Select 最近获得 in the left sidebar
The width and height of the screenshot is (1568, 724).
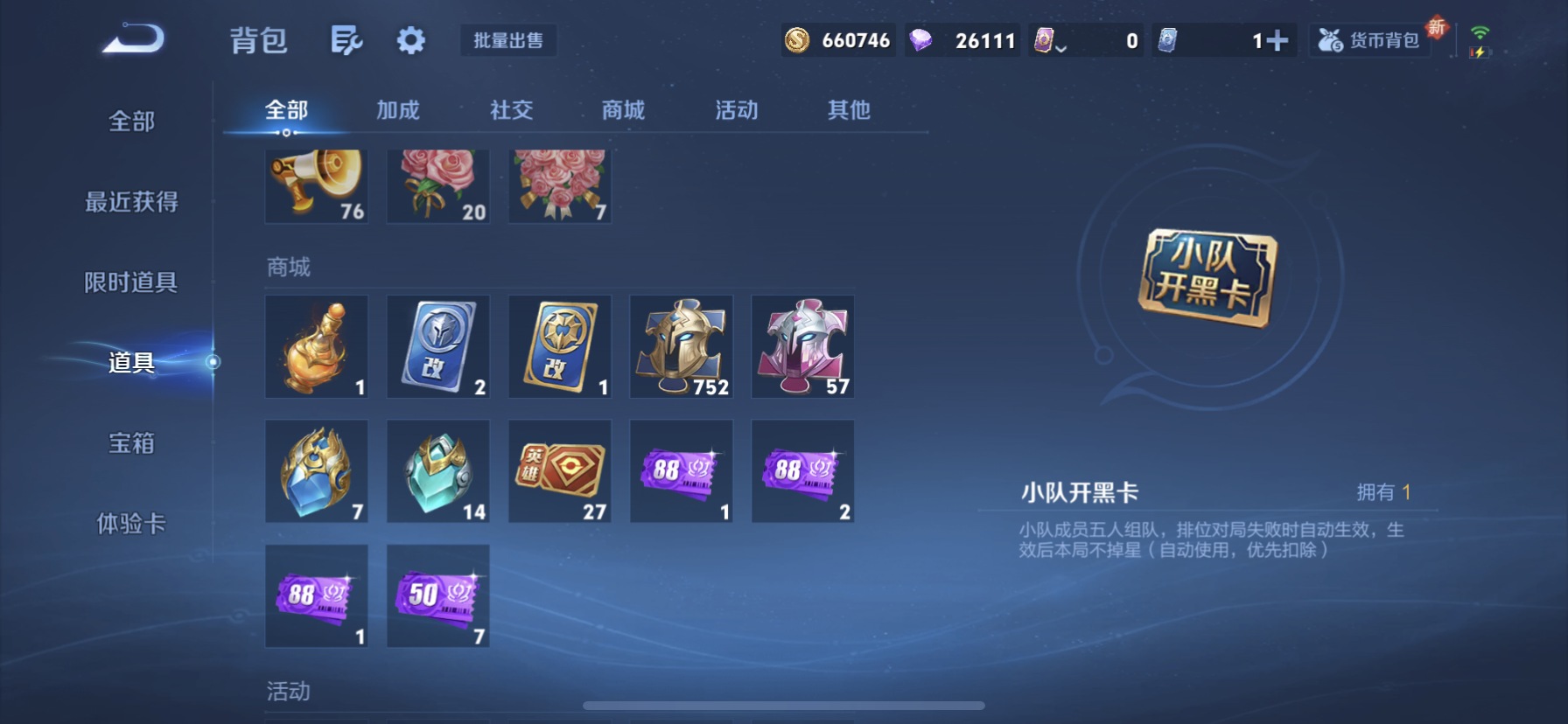click(x=131, y=202)
